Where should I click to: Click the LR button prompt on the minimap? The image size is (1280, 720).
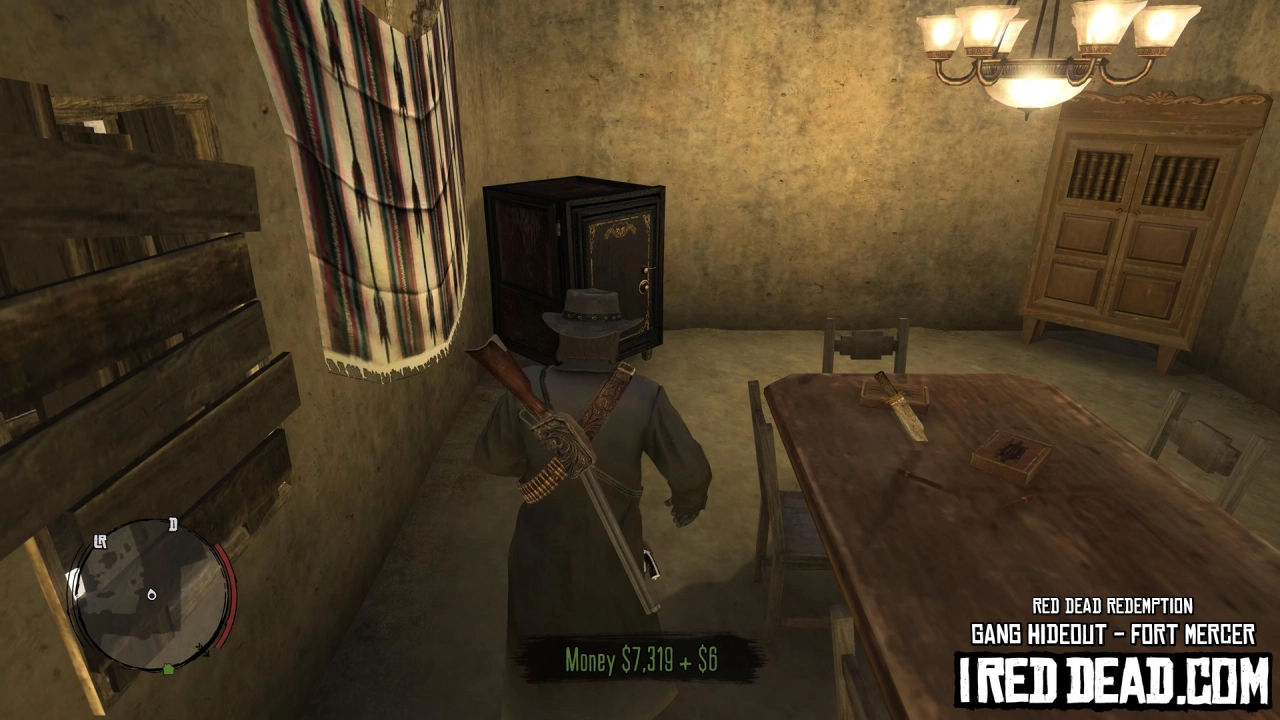pos(101,542)
